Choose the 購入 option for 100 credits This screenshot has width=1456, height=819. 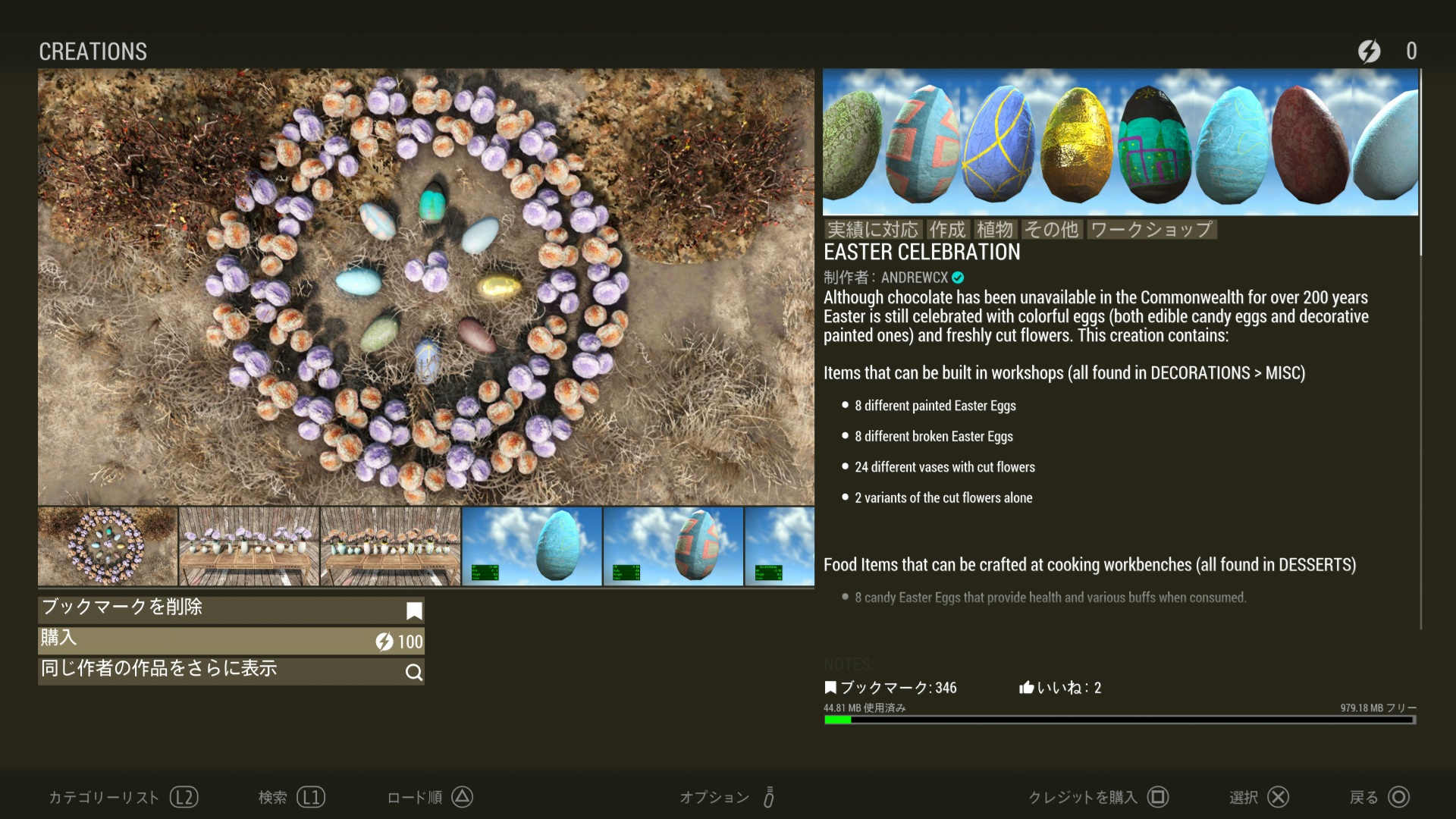(231, 640)
